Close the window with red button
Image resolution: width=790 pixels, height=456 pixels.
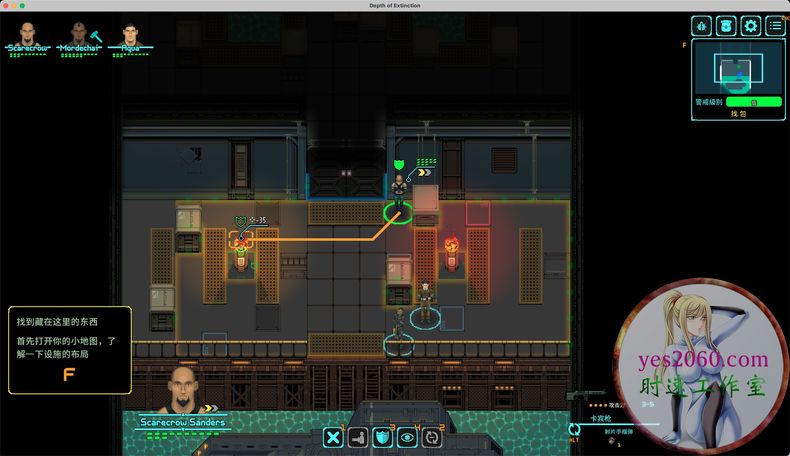[x=7, y=6]
